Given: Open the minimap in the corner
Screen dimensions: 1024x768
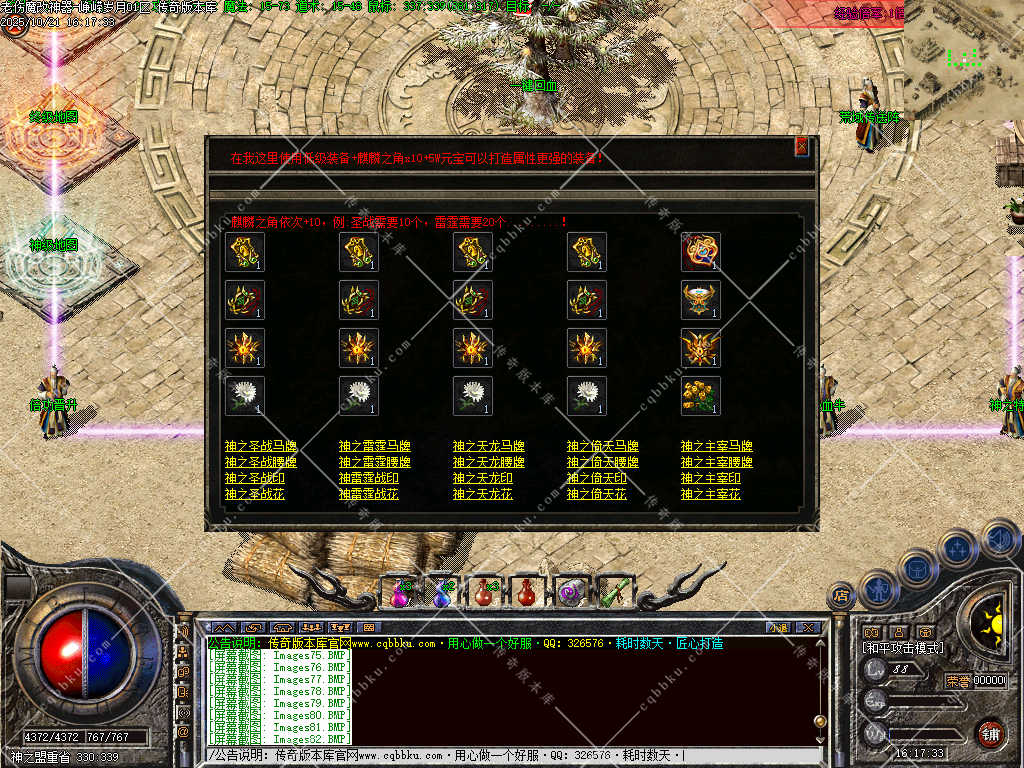Looking at the screenshot, I should 963,60.
